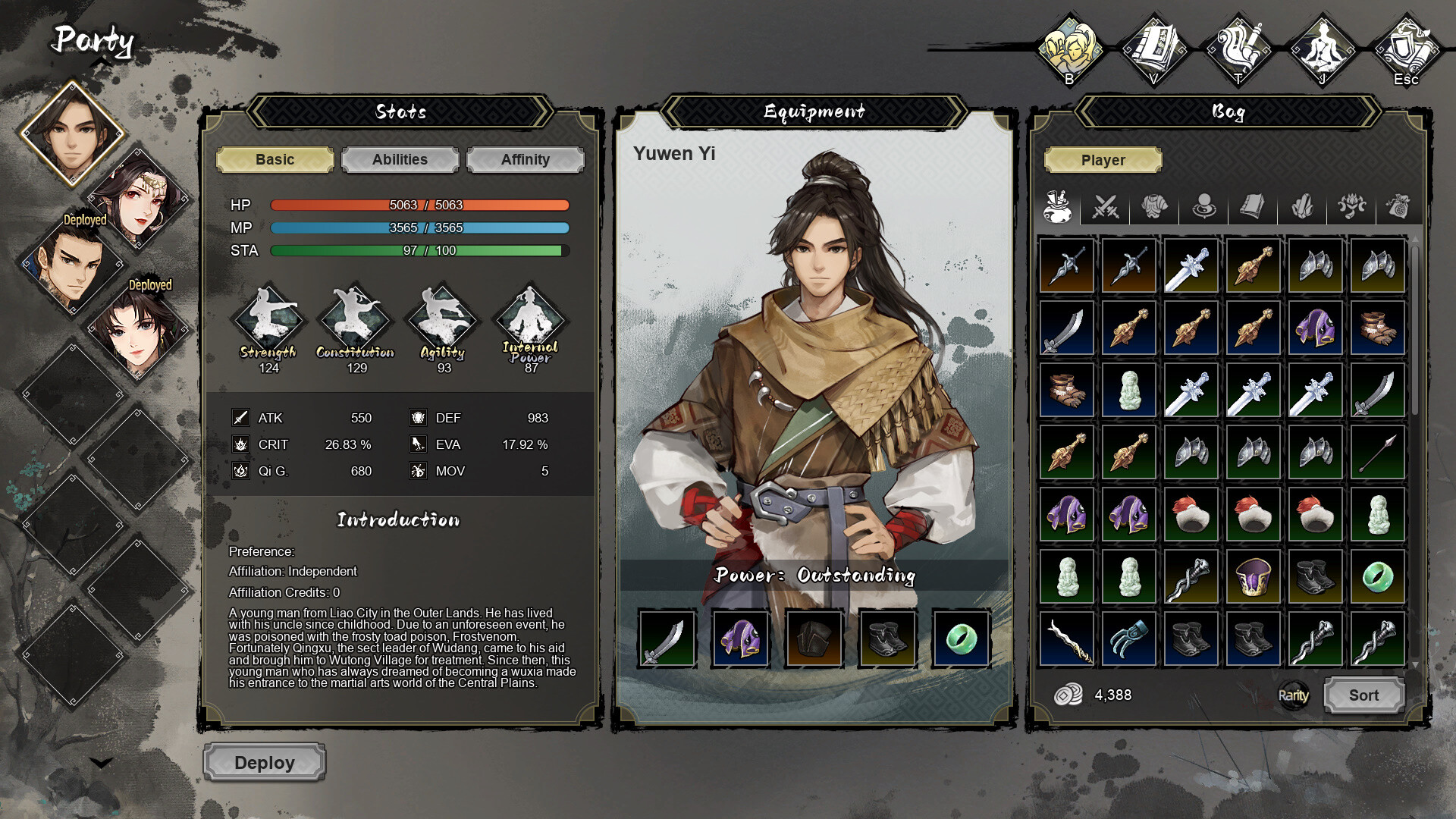Switch to the Abilities tab

[x=400, y=159]
